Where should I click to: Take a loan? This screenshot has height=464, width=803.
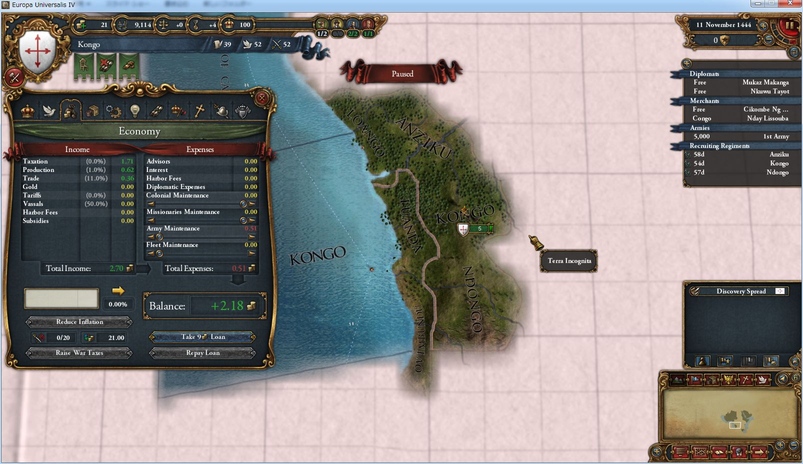[202, 337]
